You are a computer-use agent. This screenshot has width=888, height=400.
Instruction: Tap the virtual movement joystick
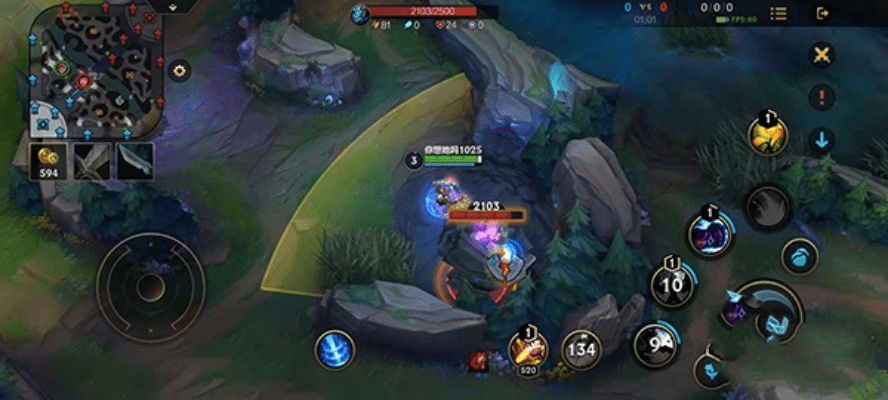tap(150, 288)
